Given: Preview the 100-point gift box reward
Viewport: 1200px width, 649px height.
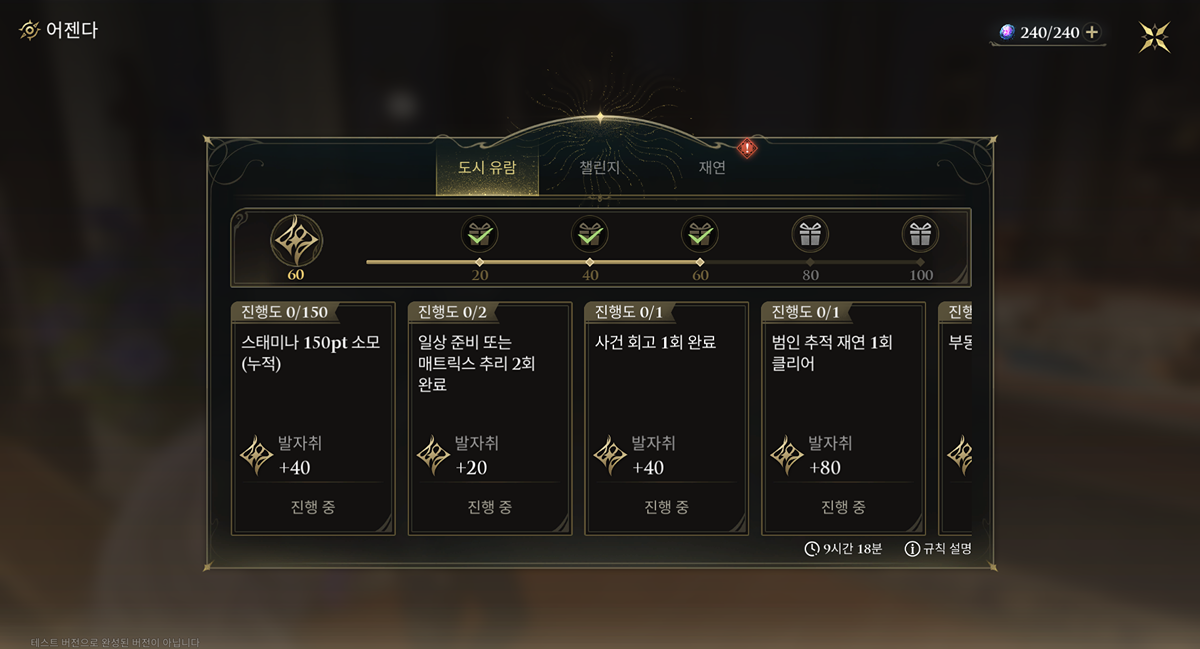Looking at the screenshot, I should tap(920, 235).
